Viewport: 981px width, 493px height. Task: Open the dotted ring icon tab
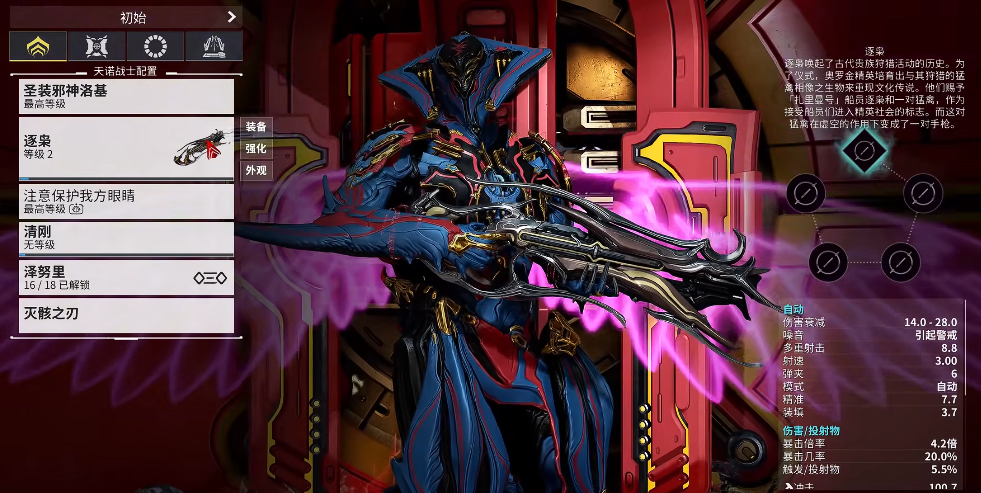155,46
